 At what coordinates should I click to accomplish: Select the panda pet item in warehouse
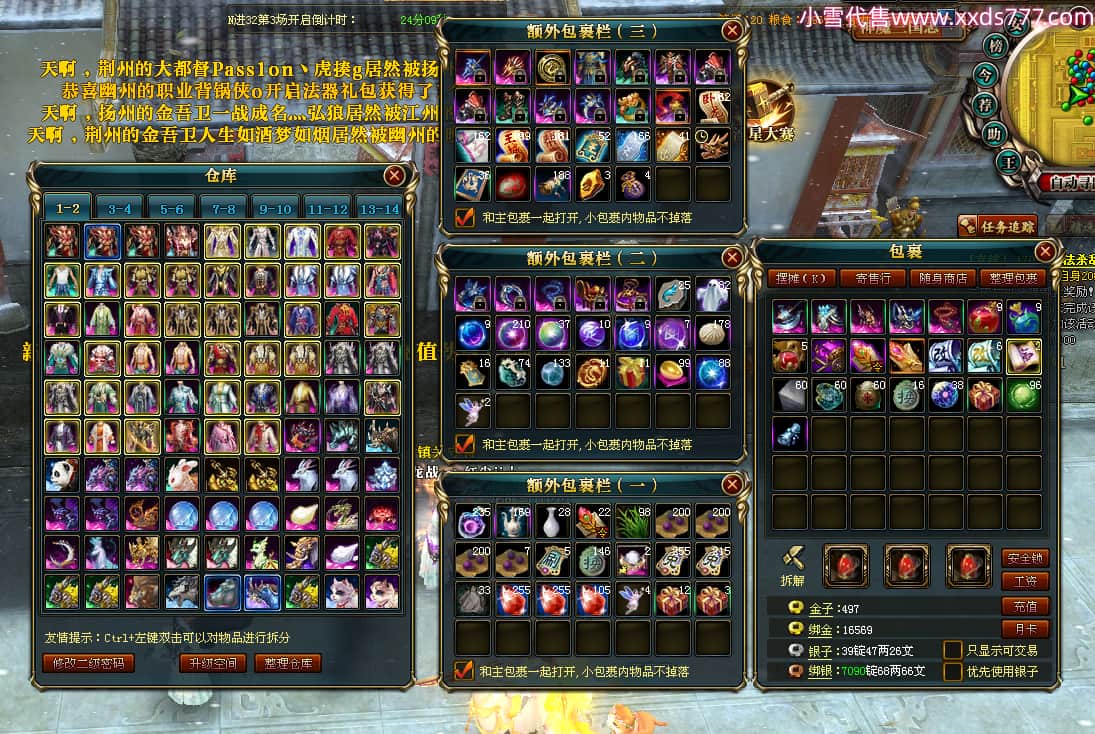tap(62, 474)
